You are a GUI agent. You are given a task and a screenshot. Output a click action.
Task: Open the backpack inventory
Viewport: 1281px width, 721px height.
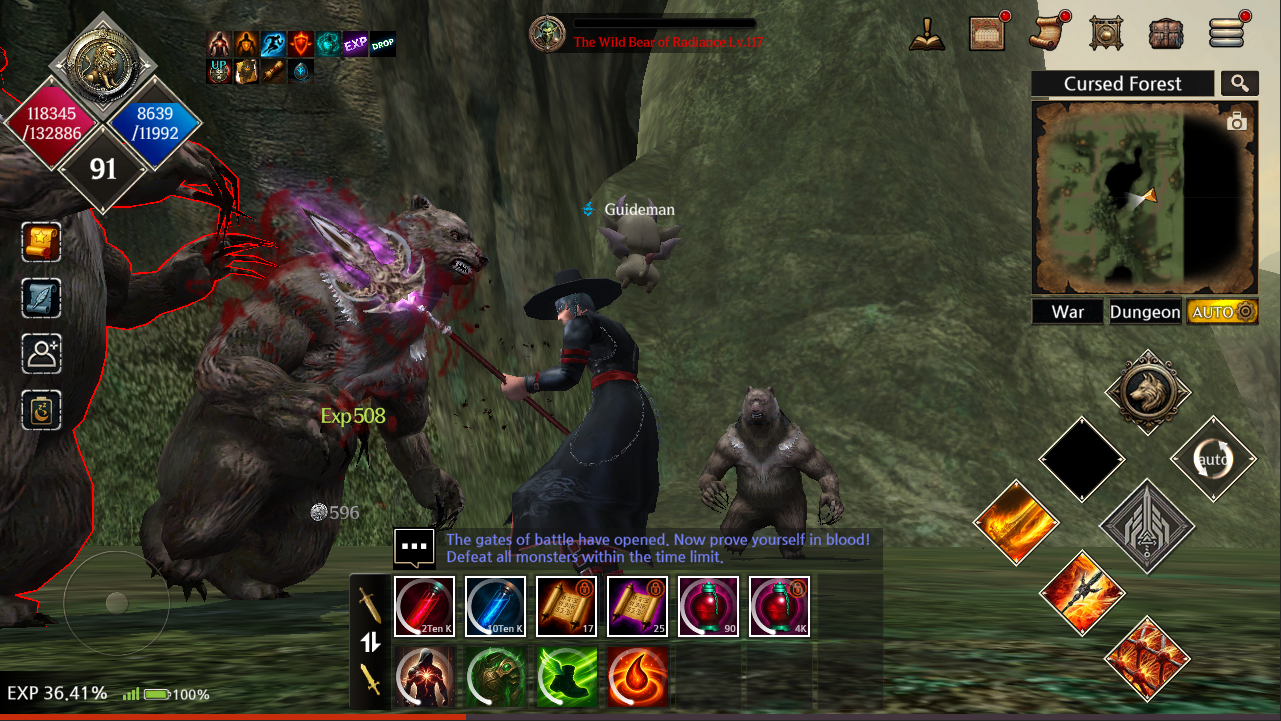coord(1166,33)
